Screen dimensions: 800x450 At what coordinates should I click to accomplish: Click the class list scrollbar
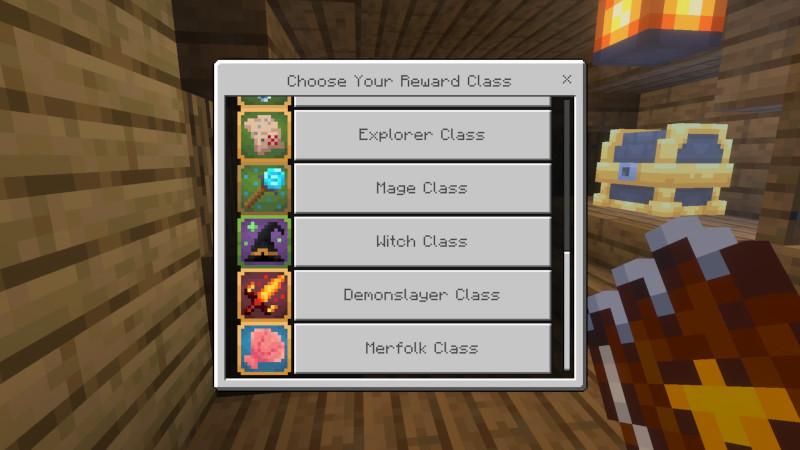tap(567, 310)
